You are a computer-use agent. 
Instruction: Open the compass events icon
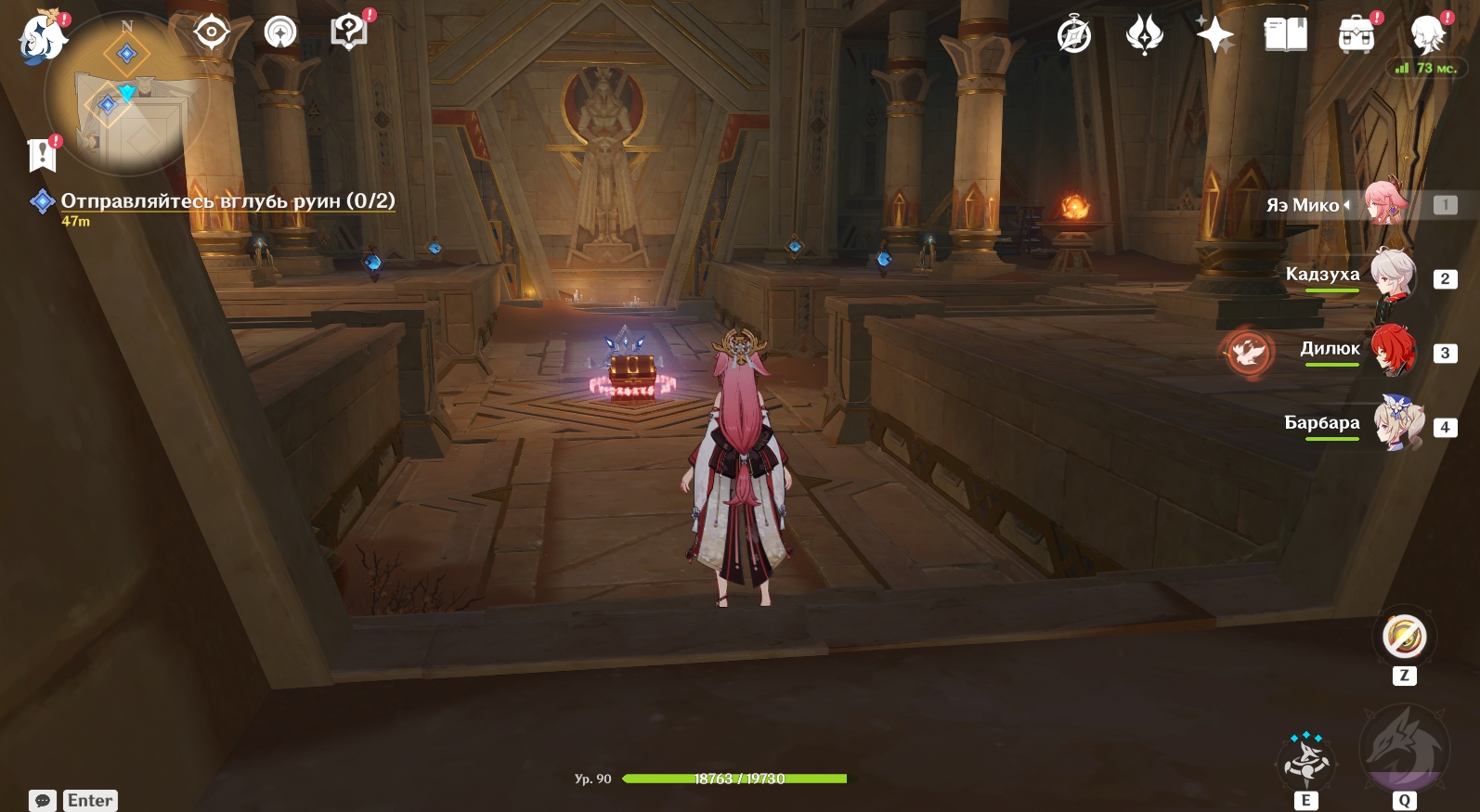[x=1074, y=36]
